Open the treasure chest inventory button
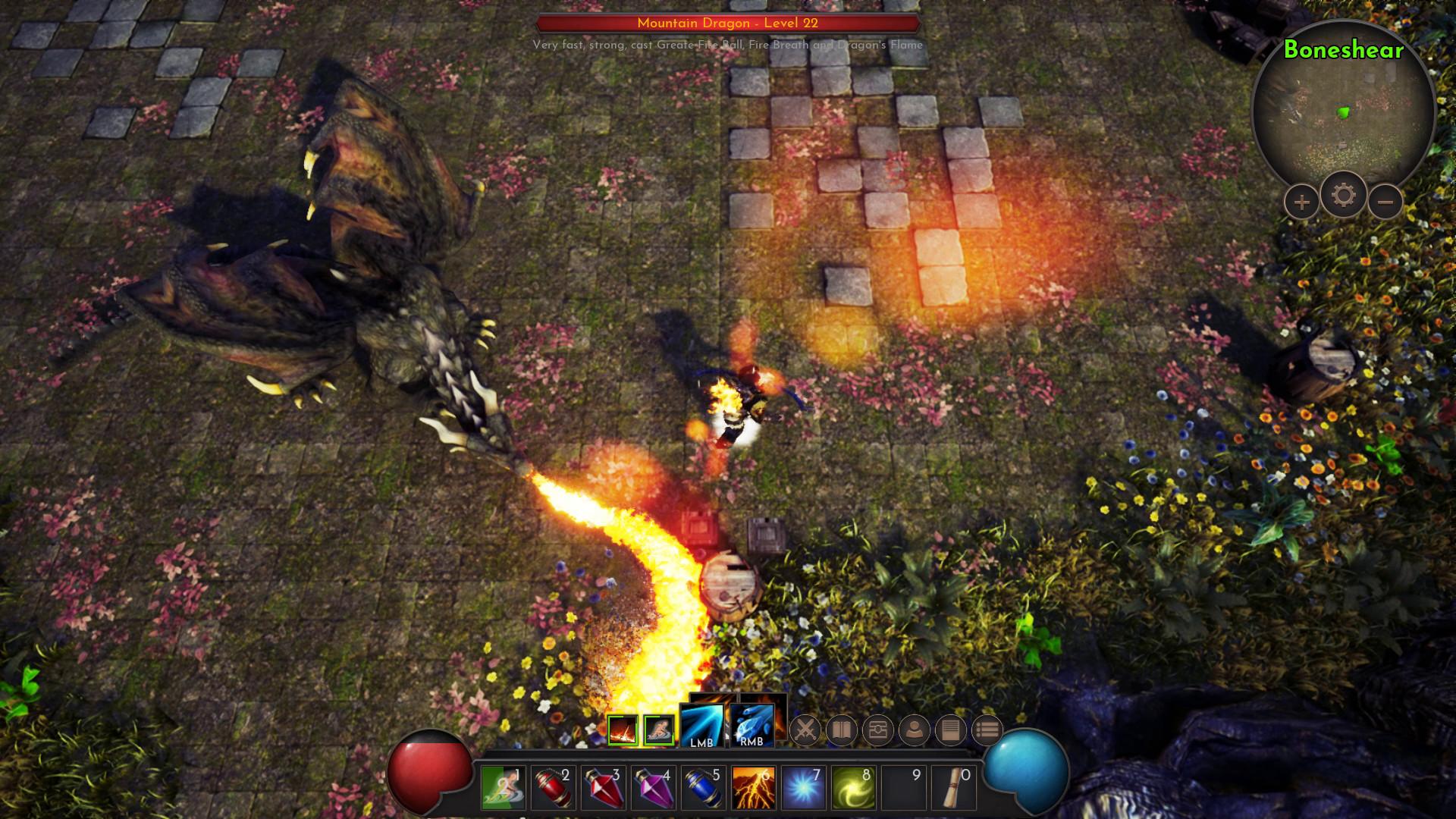The image size is (1456, 819). 878,730
